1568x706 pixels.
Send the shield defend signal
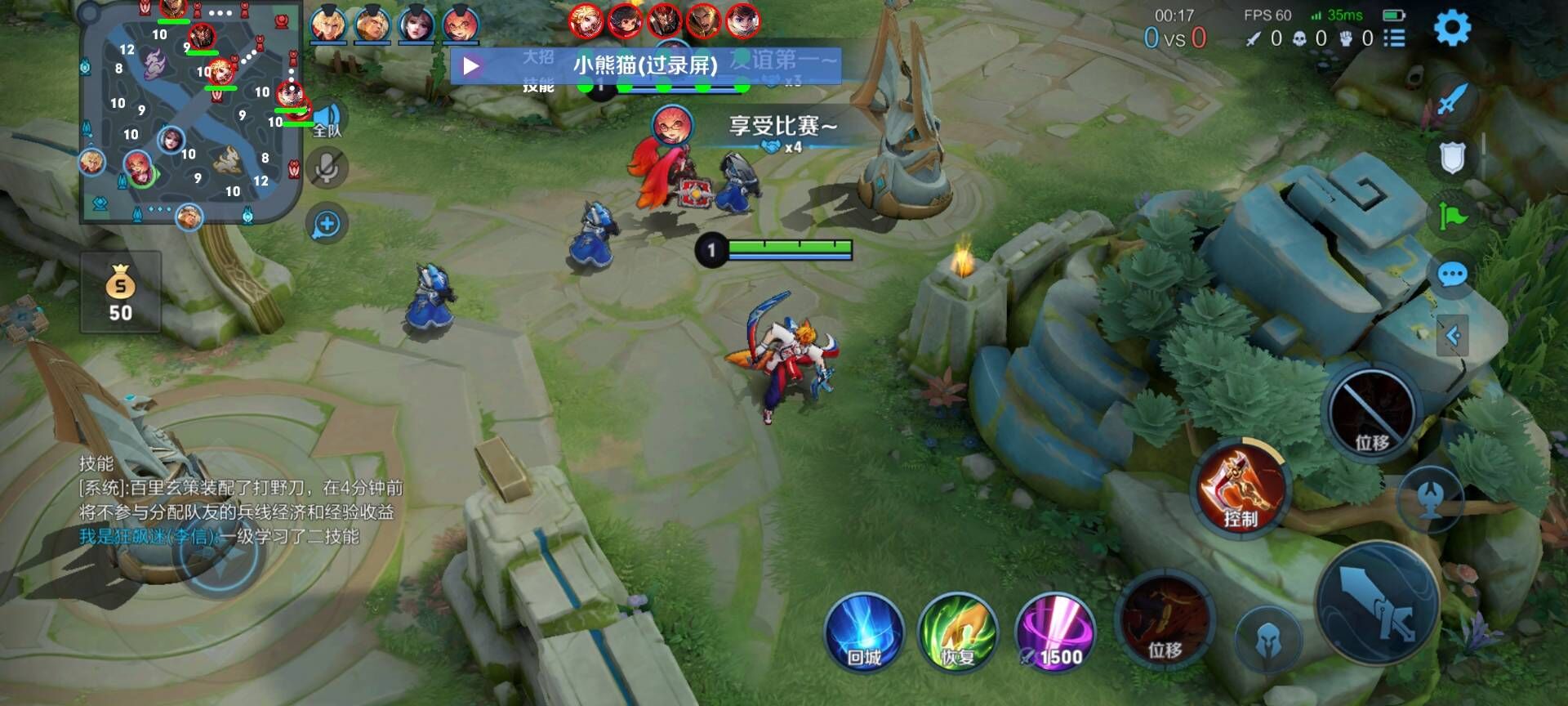tap(1452, 159)
